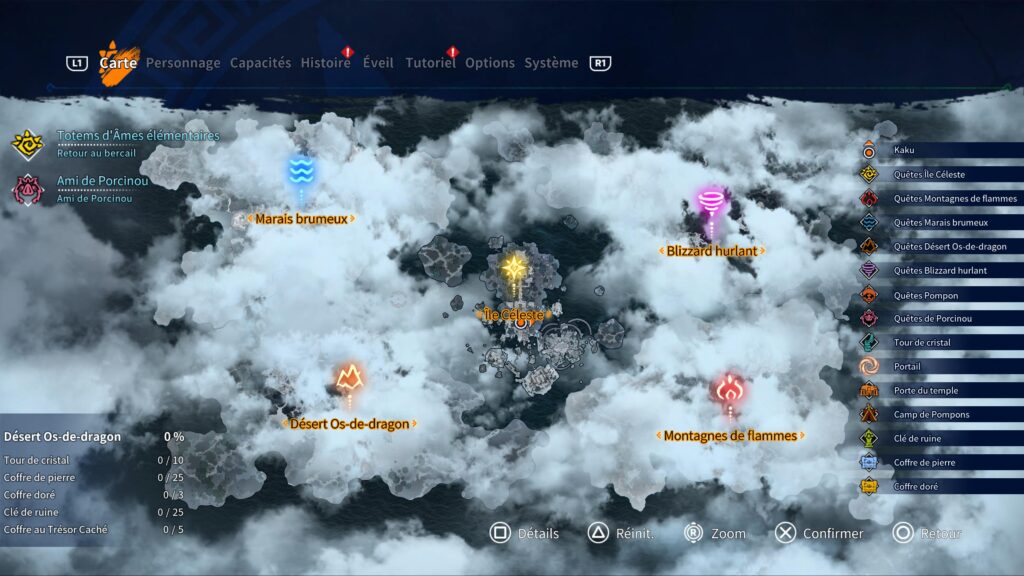Select the Marais brumeux region marker
This screenshot has height=576, width=1024.
coord(301,172)
